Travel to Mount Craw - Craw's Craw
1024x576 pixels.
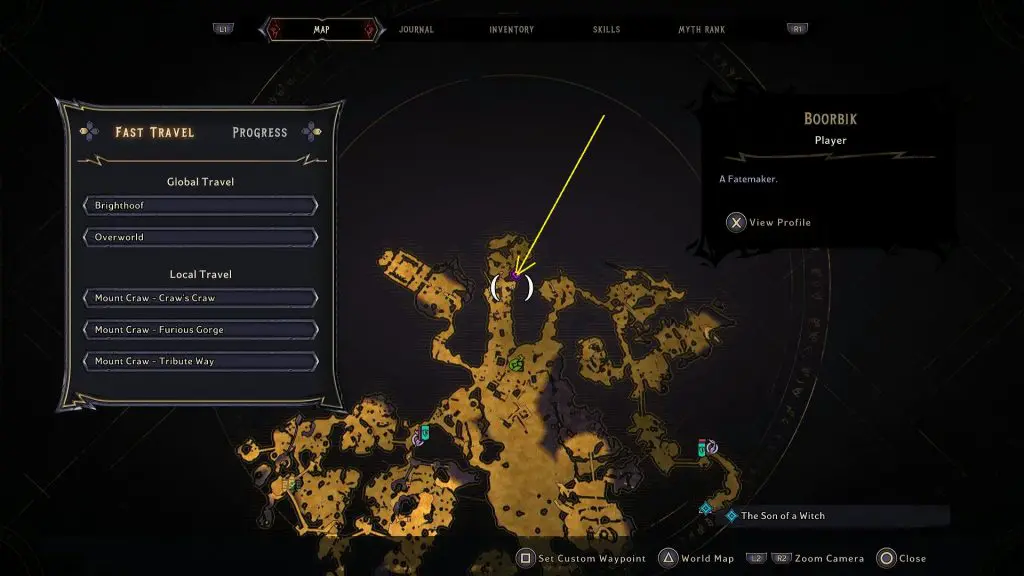coord(200,298)
